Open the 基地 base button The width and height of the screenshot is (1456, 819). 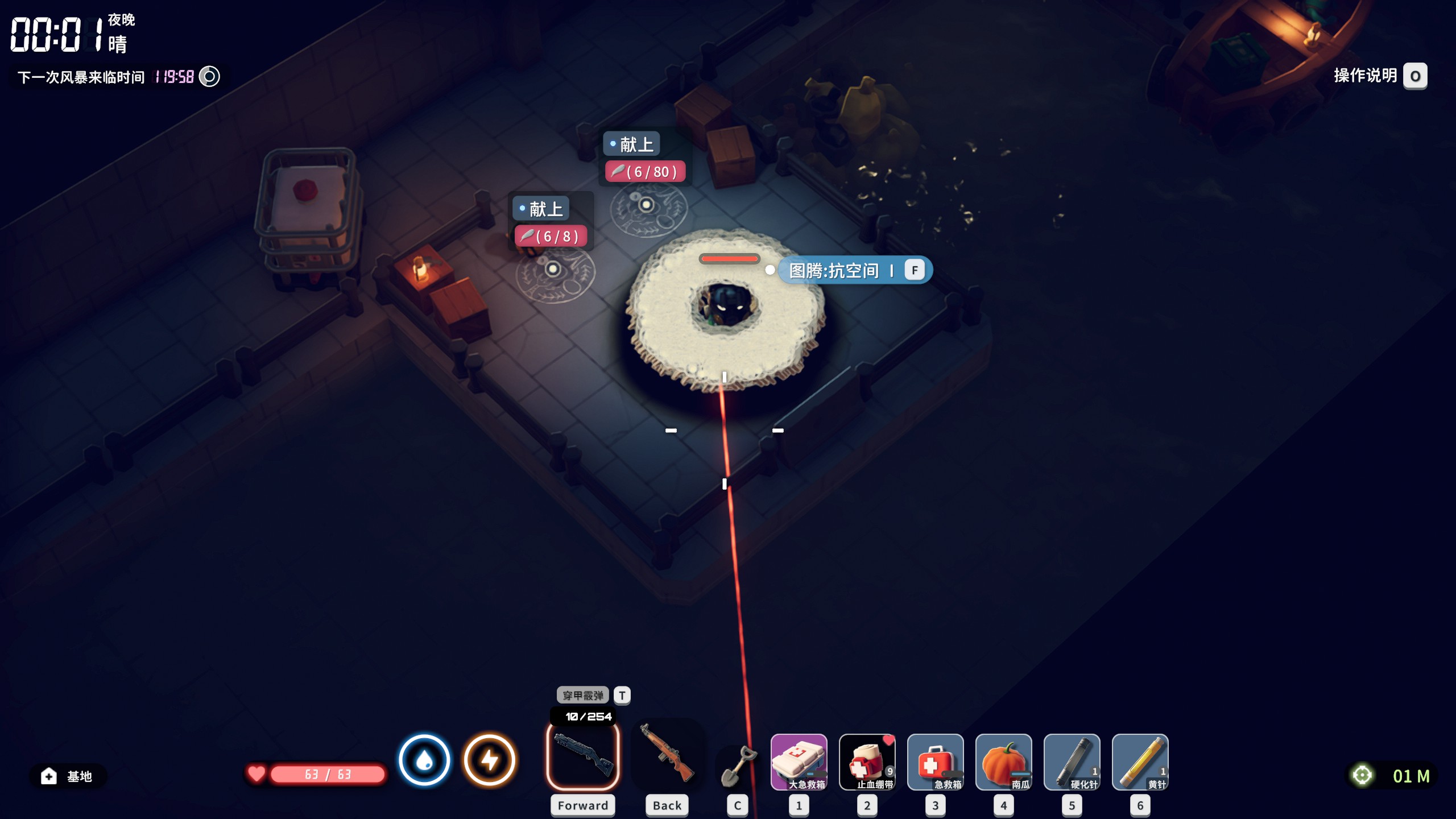coord(67,776)
